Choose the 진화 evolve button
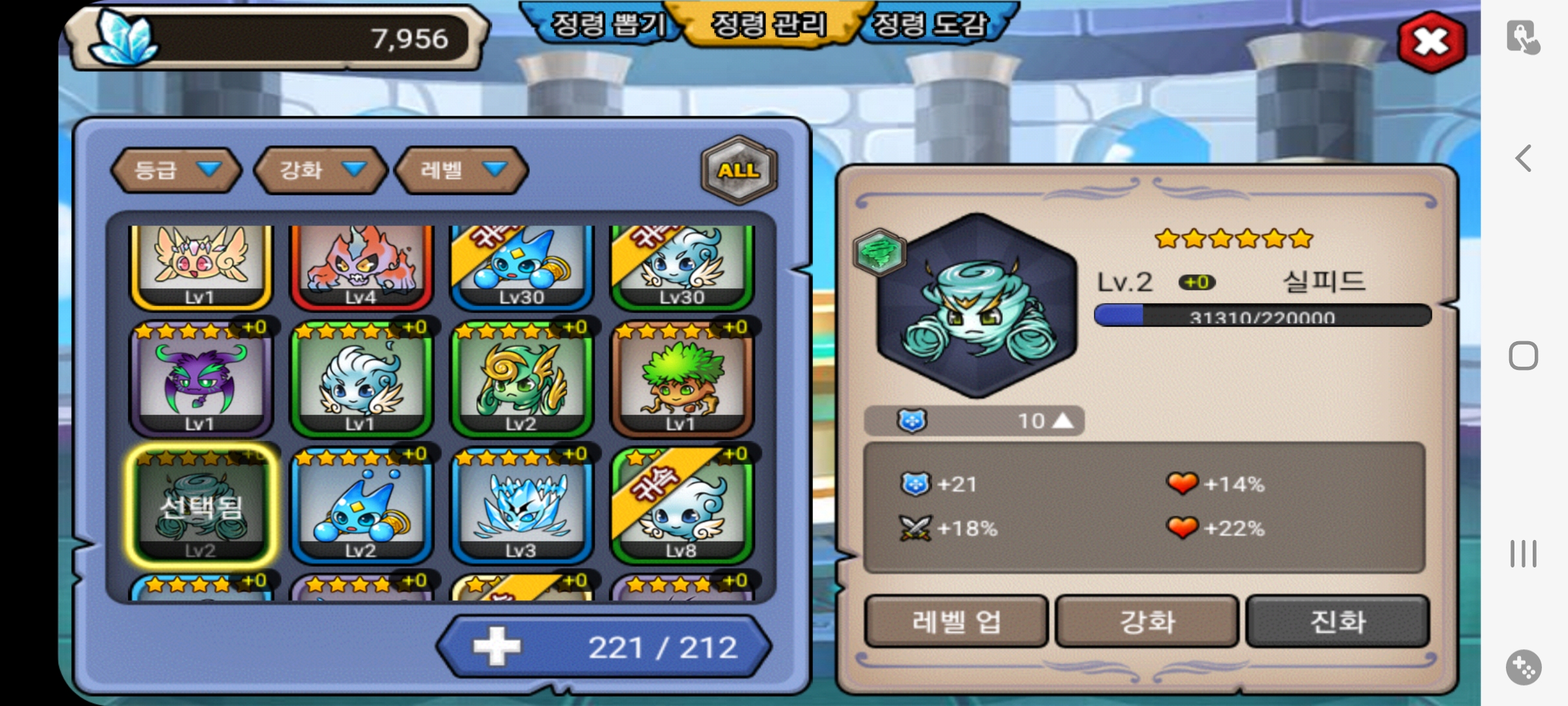 point(1337,622)
